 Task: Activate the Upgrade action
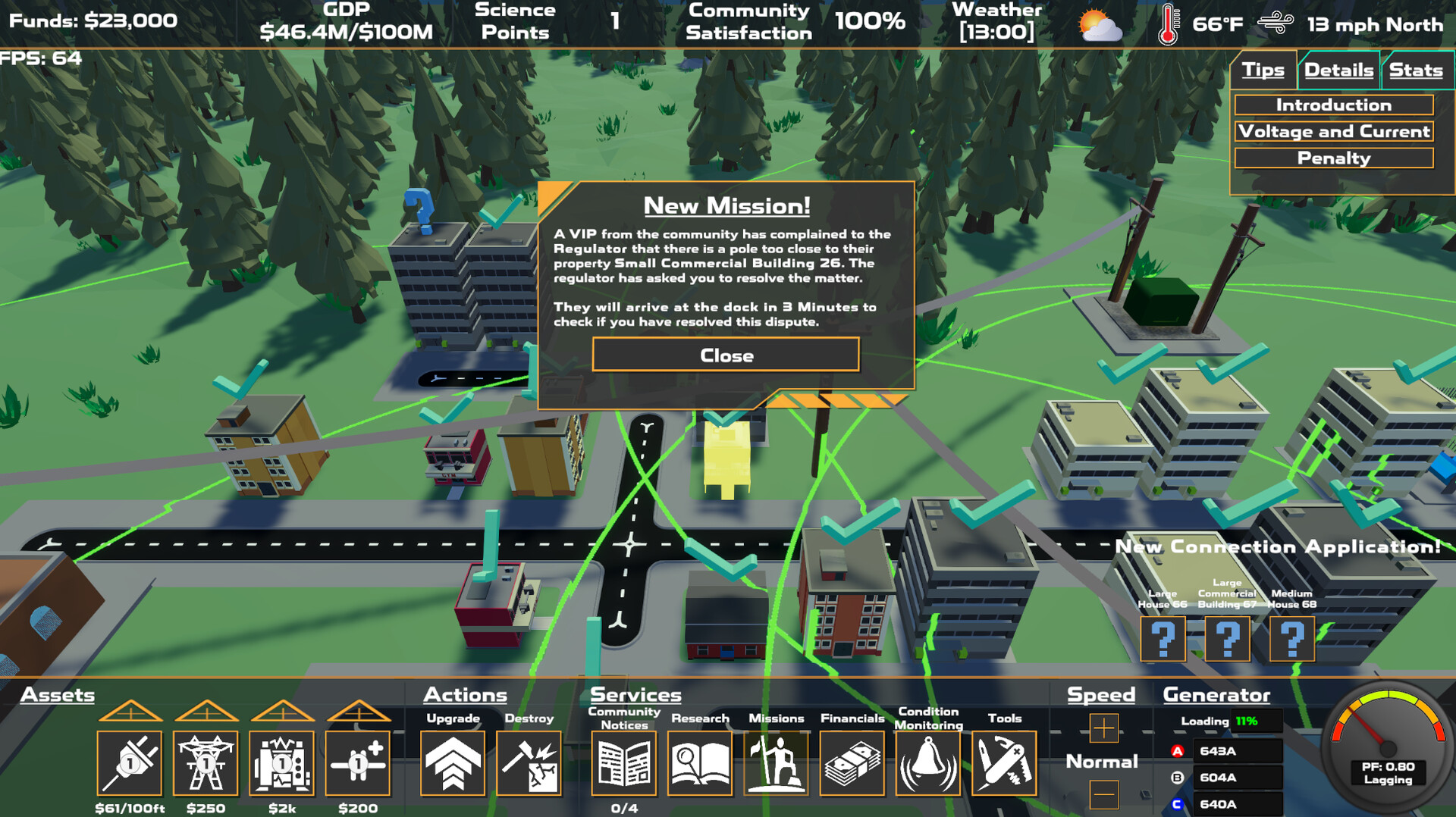pyautogui.click(x=452, y=763)
